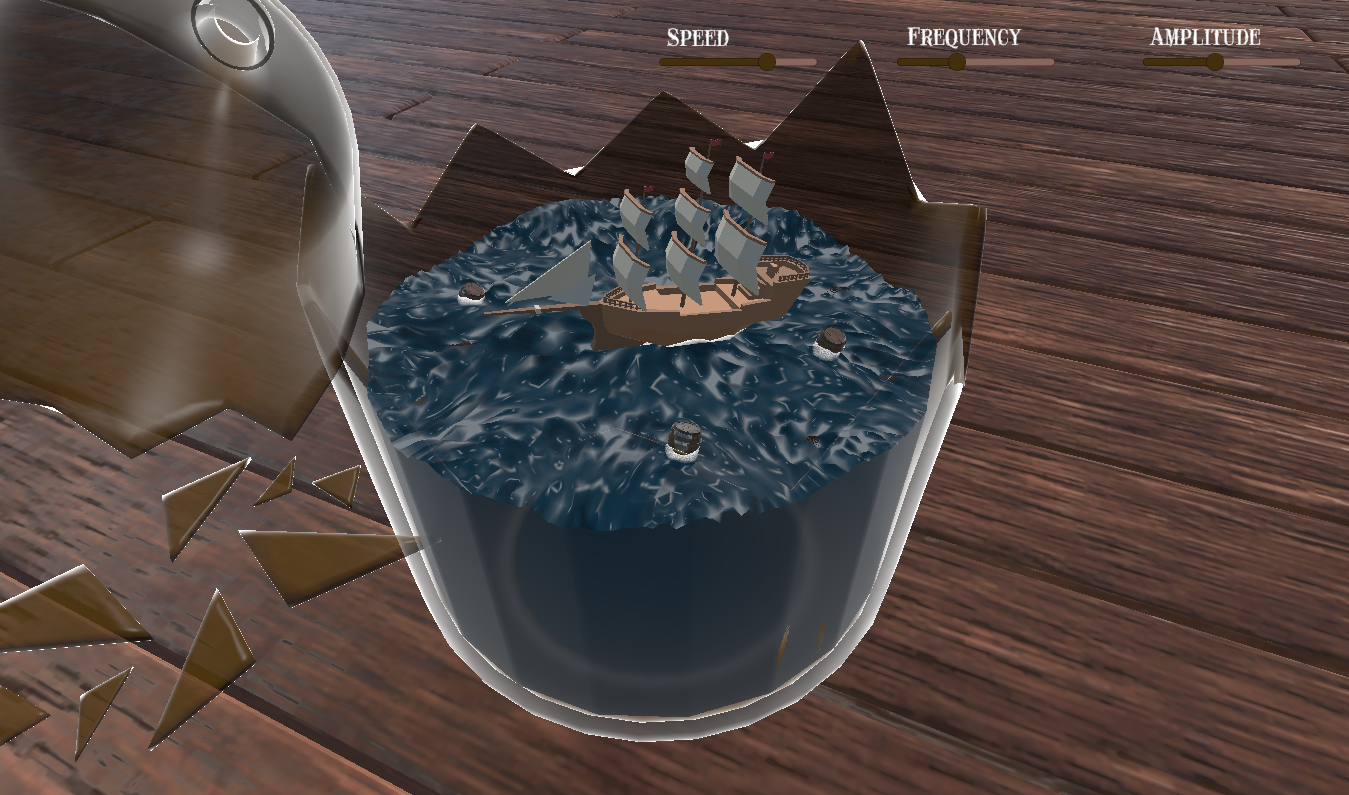
Task: Click the Speed label text
Action: pyautogui.click(x=697, y=38)
